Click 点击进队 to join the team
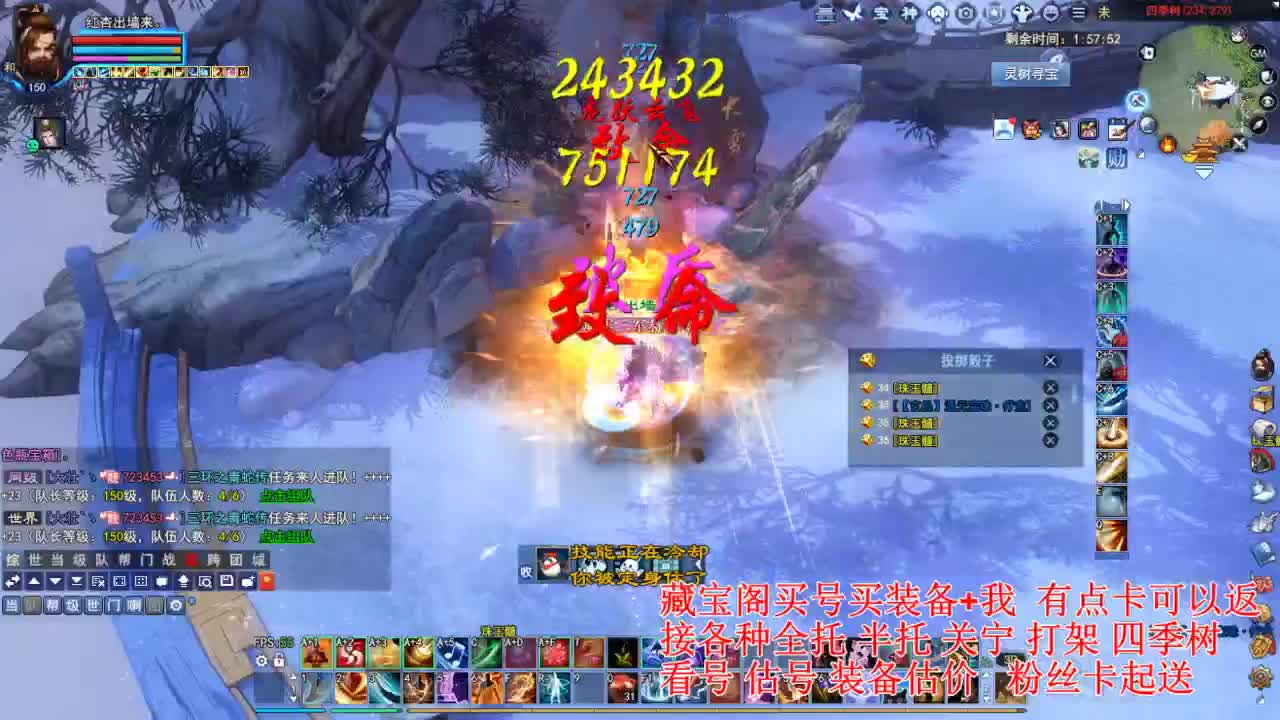The height and width of the screenshot is (720, 1280). click(x=286, y=495)
